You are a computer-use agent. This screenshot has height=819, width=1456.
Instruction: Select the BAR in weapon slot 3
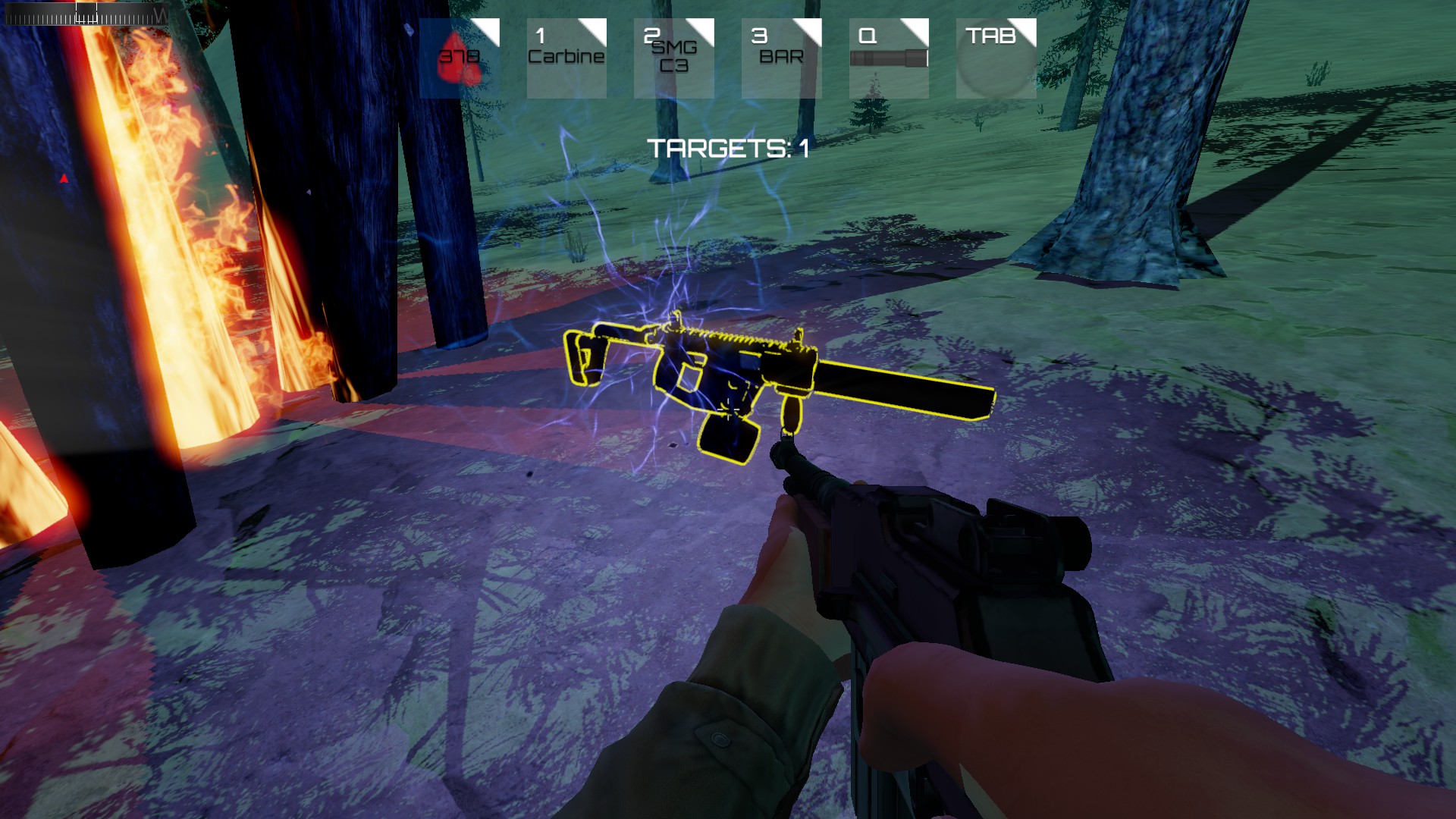[x=782, y=57]
